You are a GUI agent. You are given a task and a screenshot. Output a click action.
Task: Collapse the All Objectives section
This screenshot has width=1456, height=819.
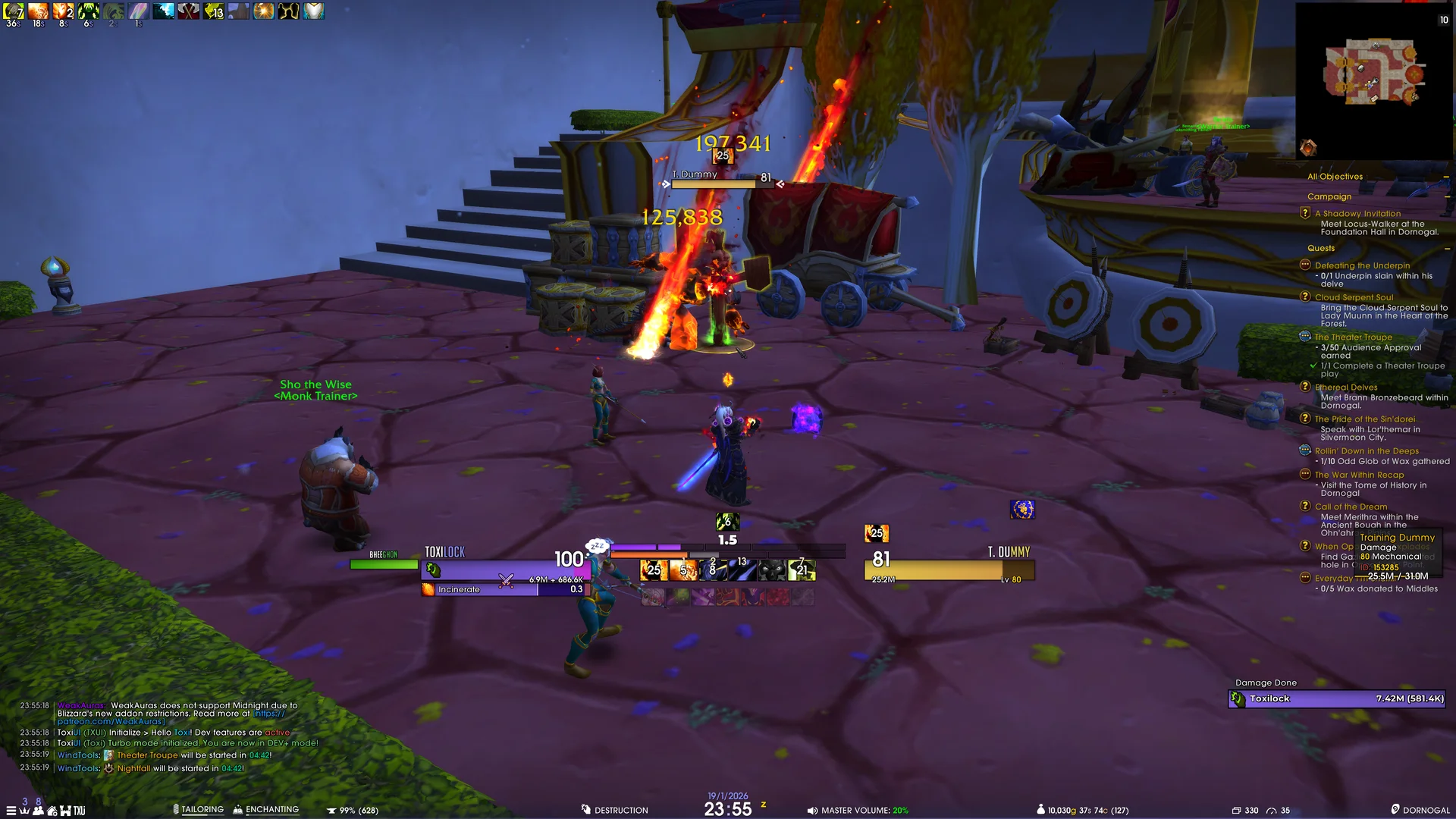pos(1445,177)
